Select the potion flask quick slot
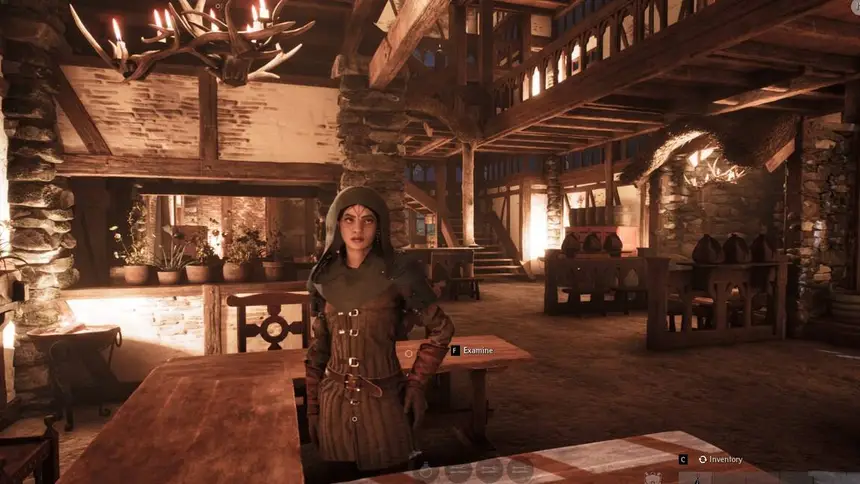Screen dimensions: 860x484 pyautogui.click(x=425, y=470)
